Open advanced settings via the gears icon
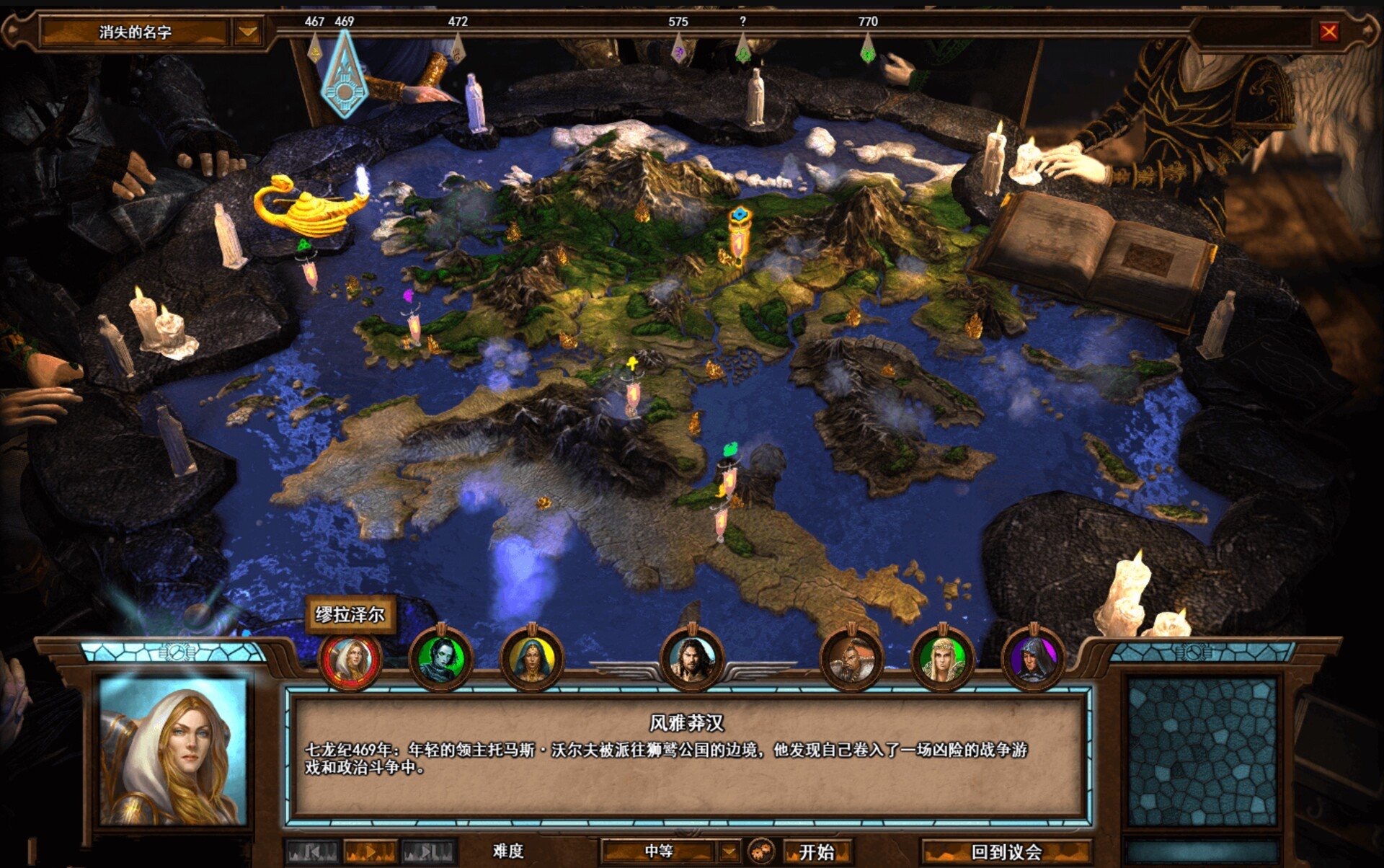This screenshot has width=1384, height=868. click(x=761, y=851)
